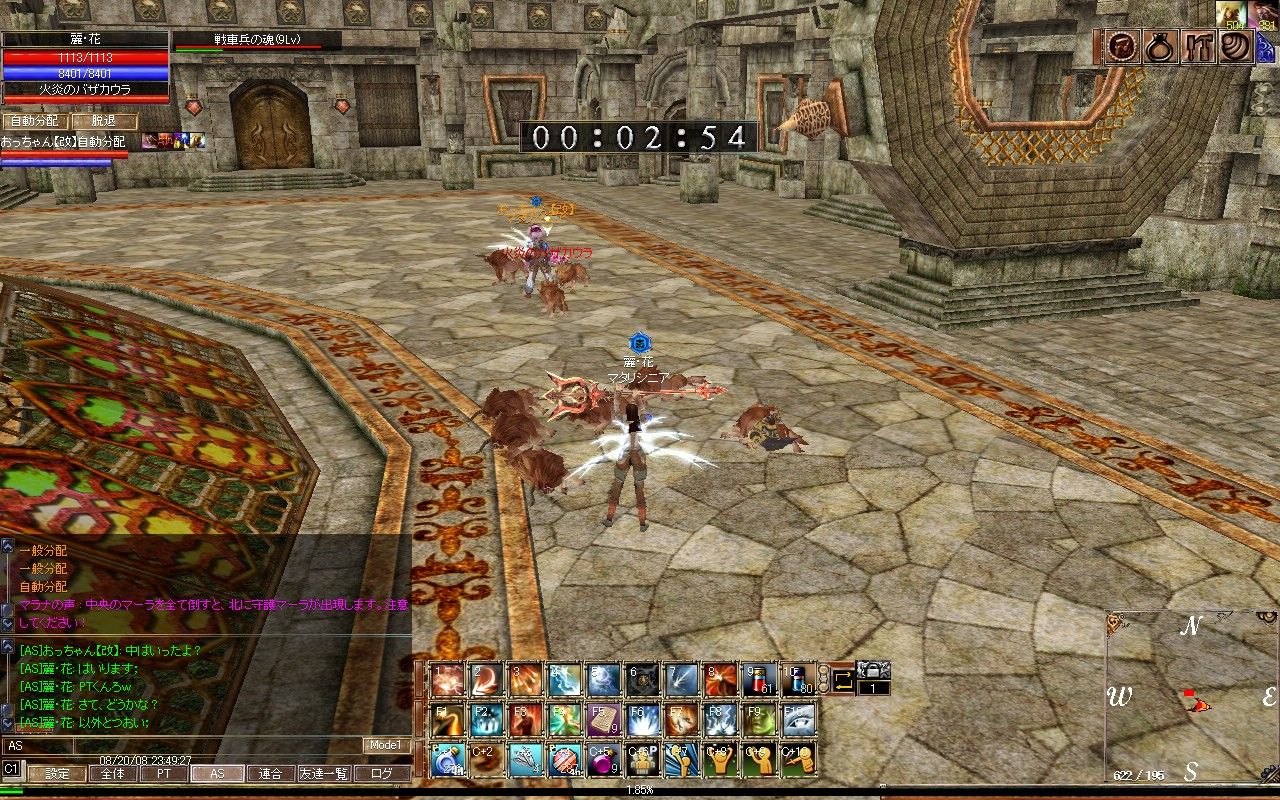Use the blue potion in slot 10
This screenshot has width=1280, height=800.
point(798,679)
